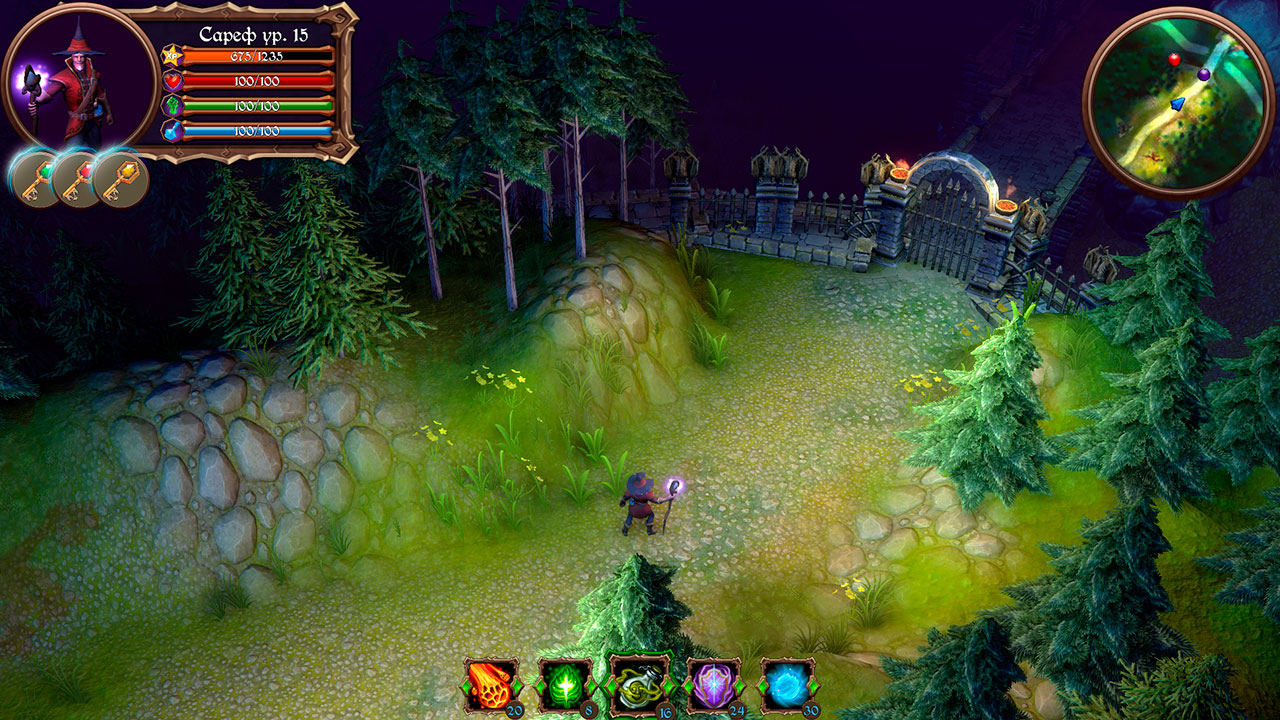Click the cooldown number 20 on Fireball skill
This screenshot has height=720, width=1280.
tap(517, 710)
